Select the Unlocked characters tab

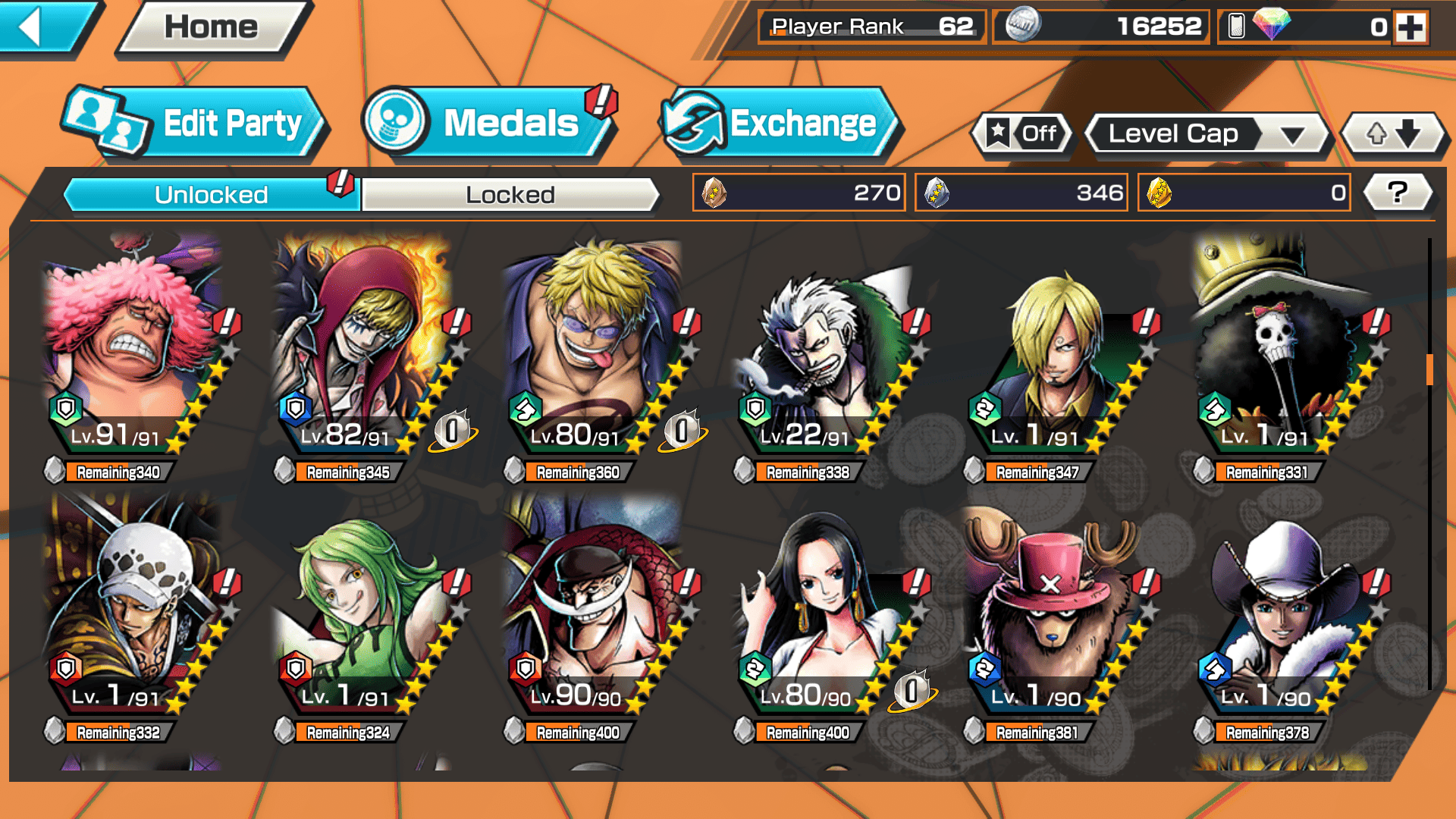click(x=211, y=195)
